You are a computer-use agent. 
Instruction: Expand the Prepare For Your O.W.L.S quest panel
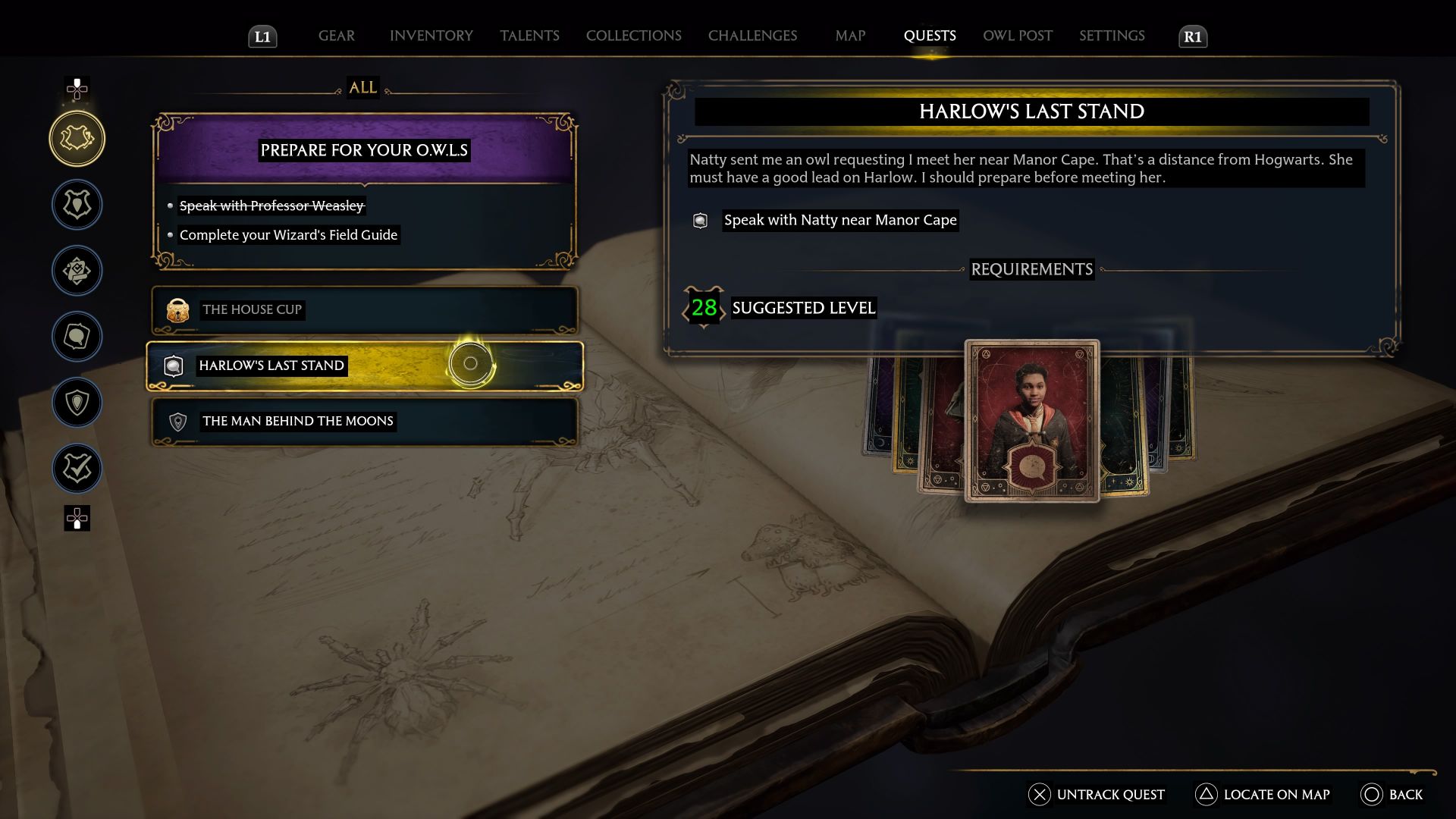pos(363,150)
